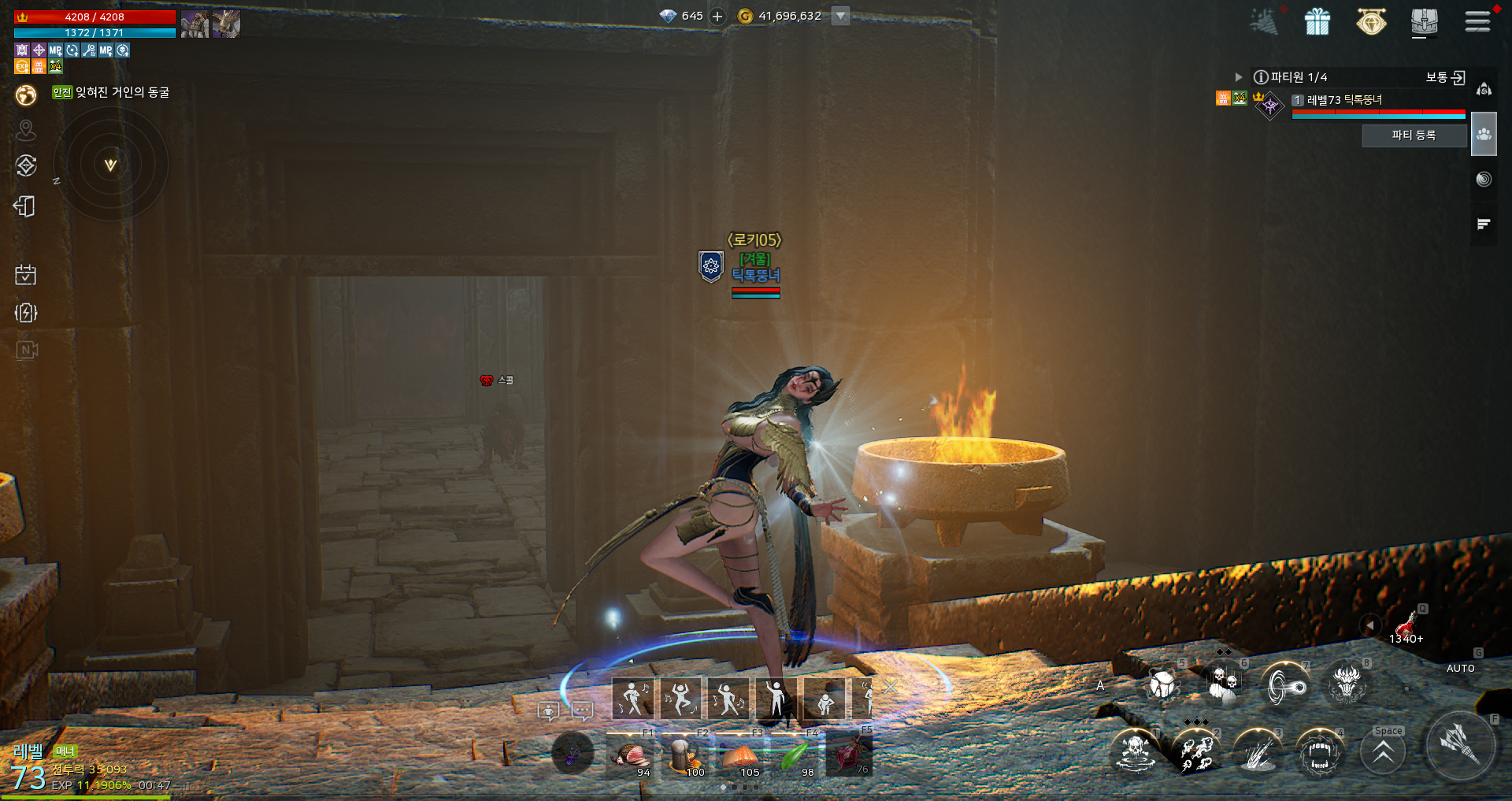
Task: Activate the fanged mouth skill
Action: (1319, 752)
